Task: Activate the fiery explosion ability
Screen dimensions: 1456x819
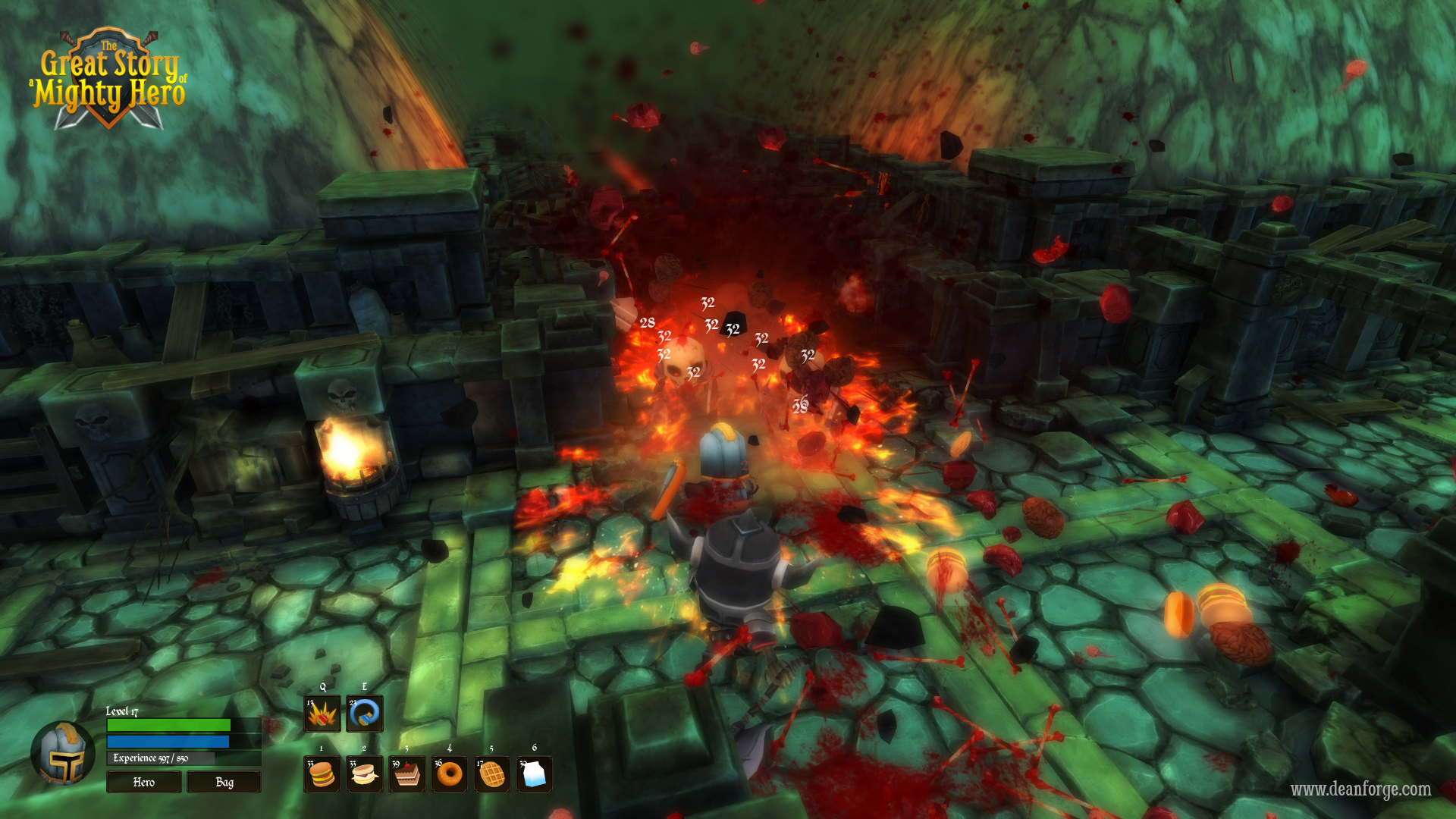Action: (322, 714)
